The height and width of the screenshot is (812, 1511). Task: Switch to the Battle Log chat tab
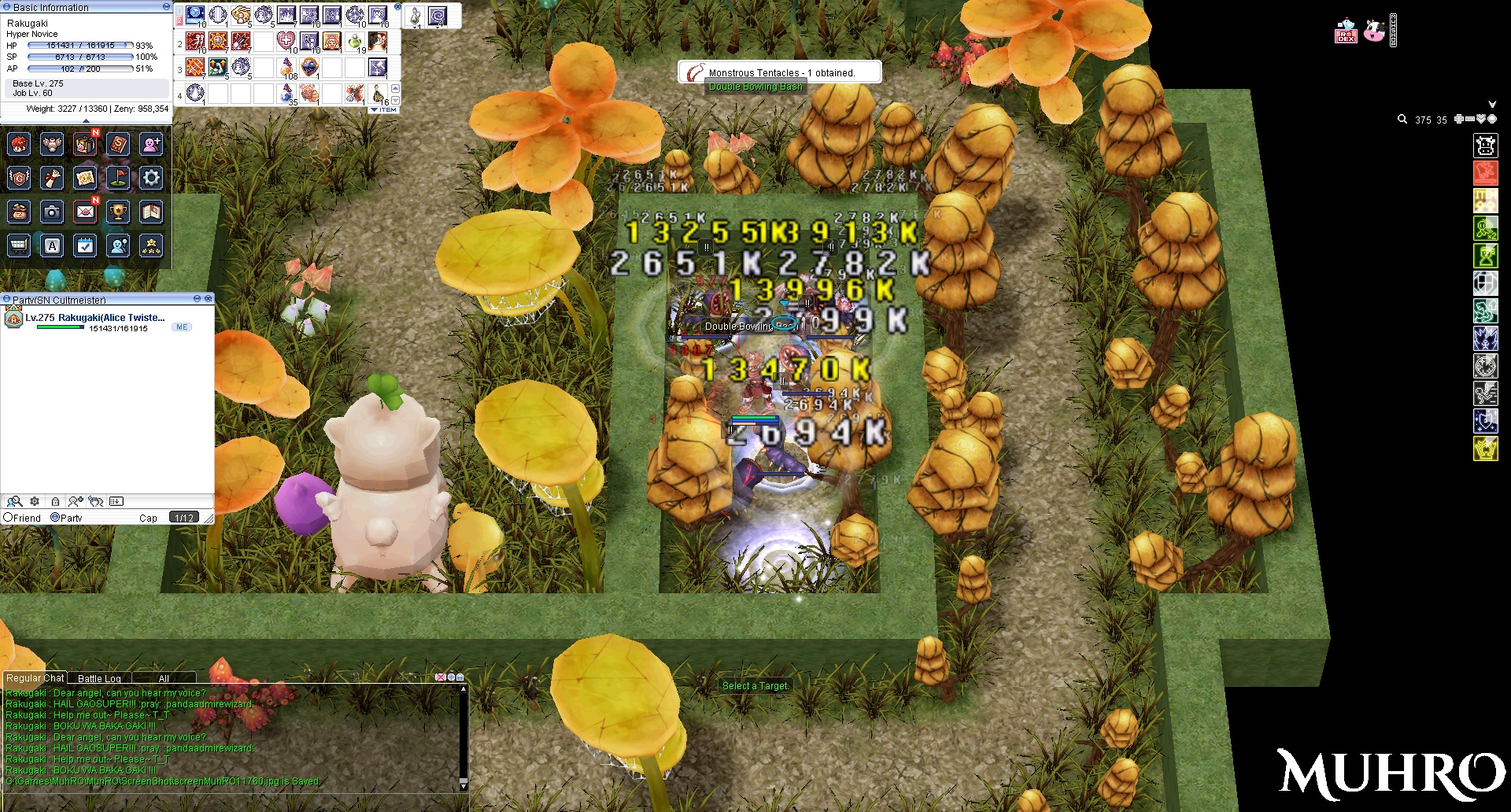click(x=99, y=678)
